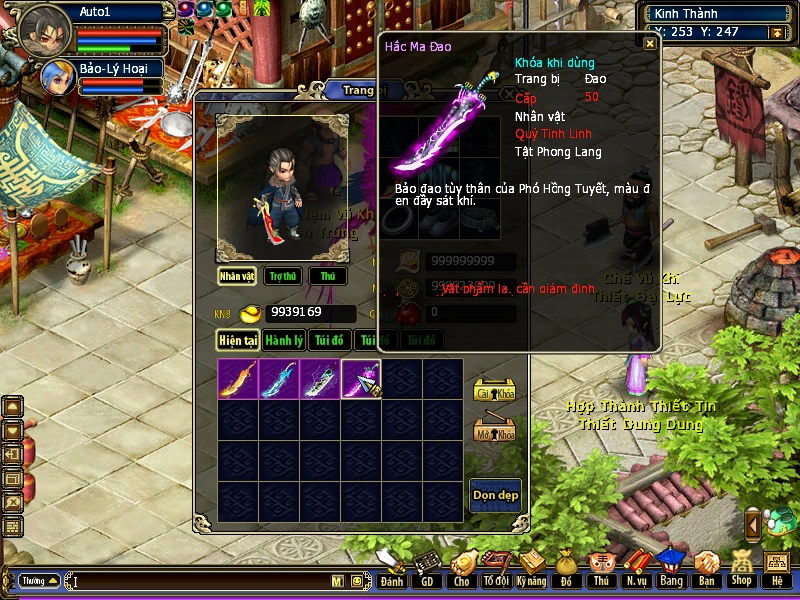The width and height of the screenshot is (800, 600).
Task: Switch to the Nhân vật tab
Action: click(x=238, y=276)
